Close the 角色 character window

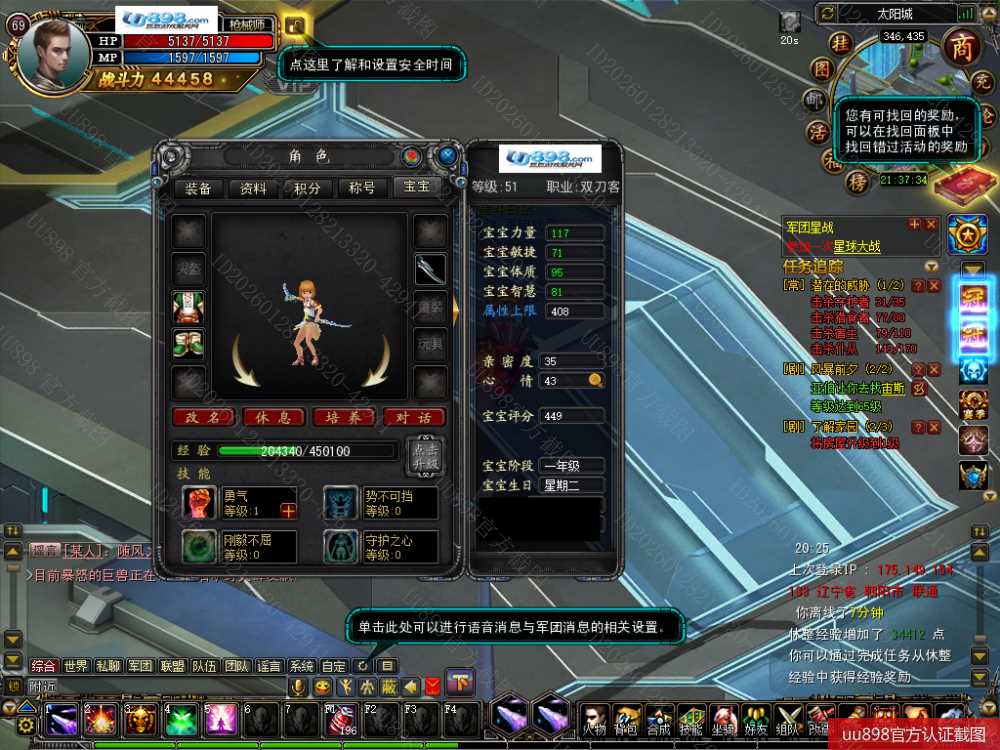(447, 156)
